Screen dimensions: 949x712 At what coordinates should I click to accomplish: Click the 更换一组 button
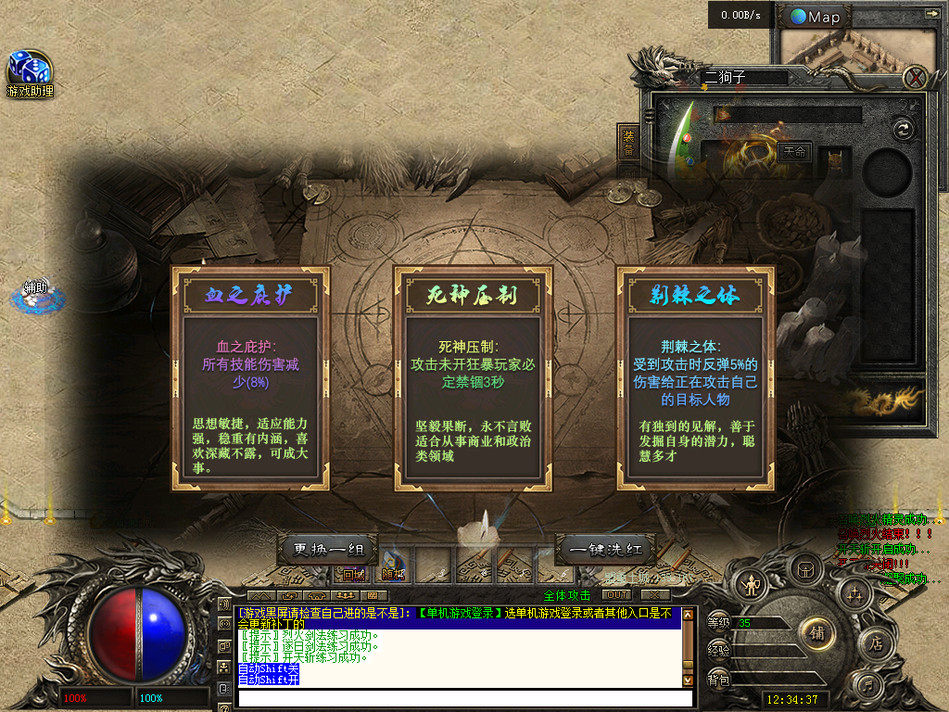point(328,549)
